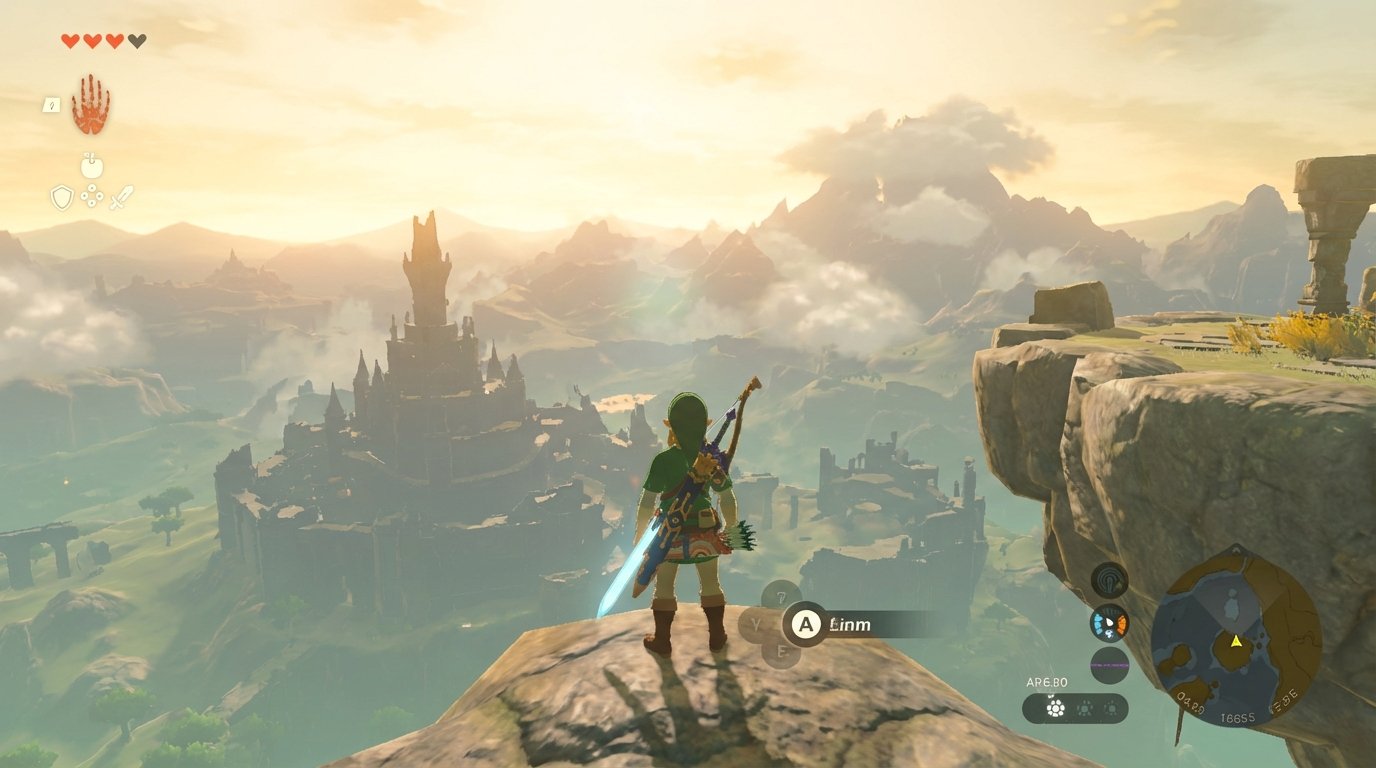Select the d-pad controls icon
The width and height of the screenshot is (1376, 768).
point(93,196)
